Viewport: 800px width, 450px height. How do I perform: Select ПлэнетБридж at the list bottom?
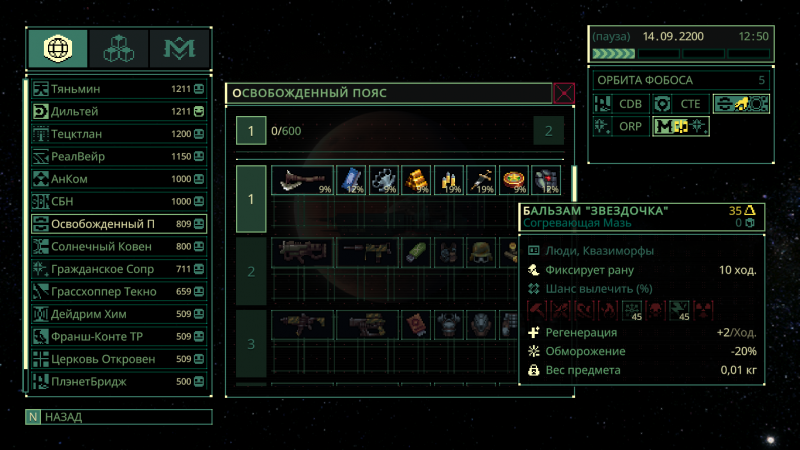(x=110, y=381)
